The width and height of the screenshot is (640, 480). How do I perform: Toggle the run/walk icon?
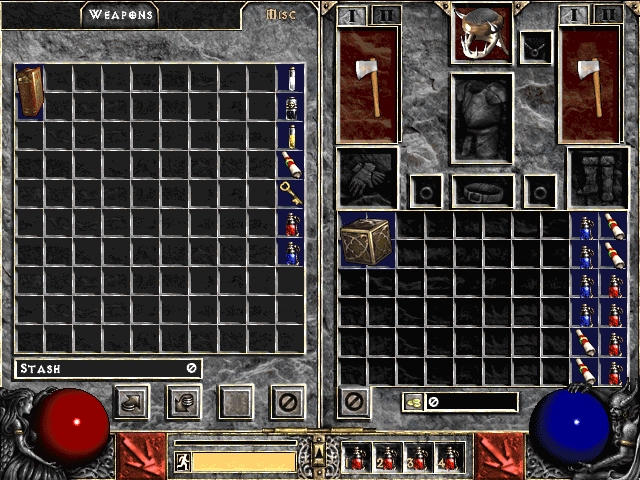[x=183, y=461]
